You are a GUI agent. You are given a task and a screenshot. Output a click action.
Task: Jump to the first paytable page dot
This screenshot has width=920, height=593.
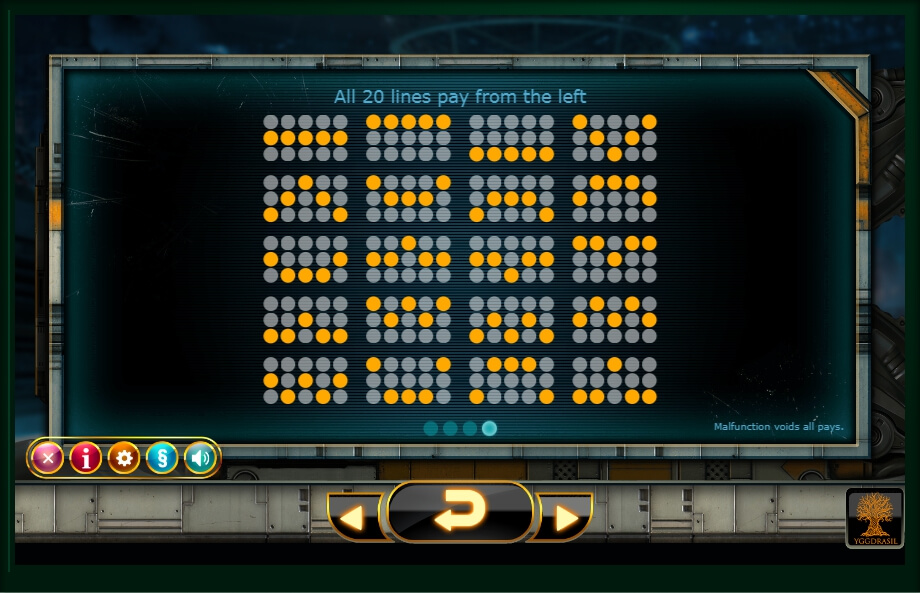coord(431,428)
